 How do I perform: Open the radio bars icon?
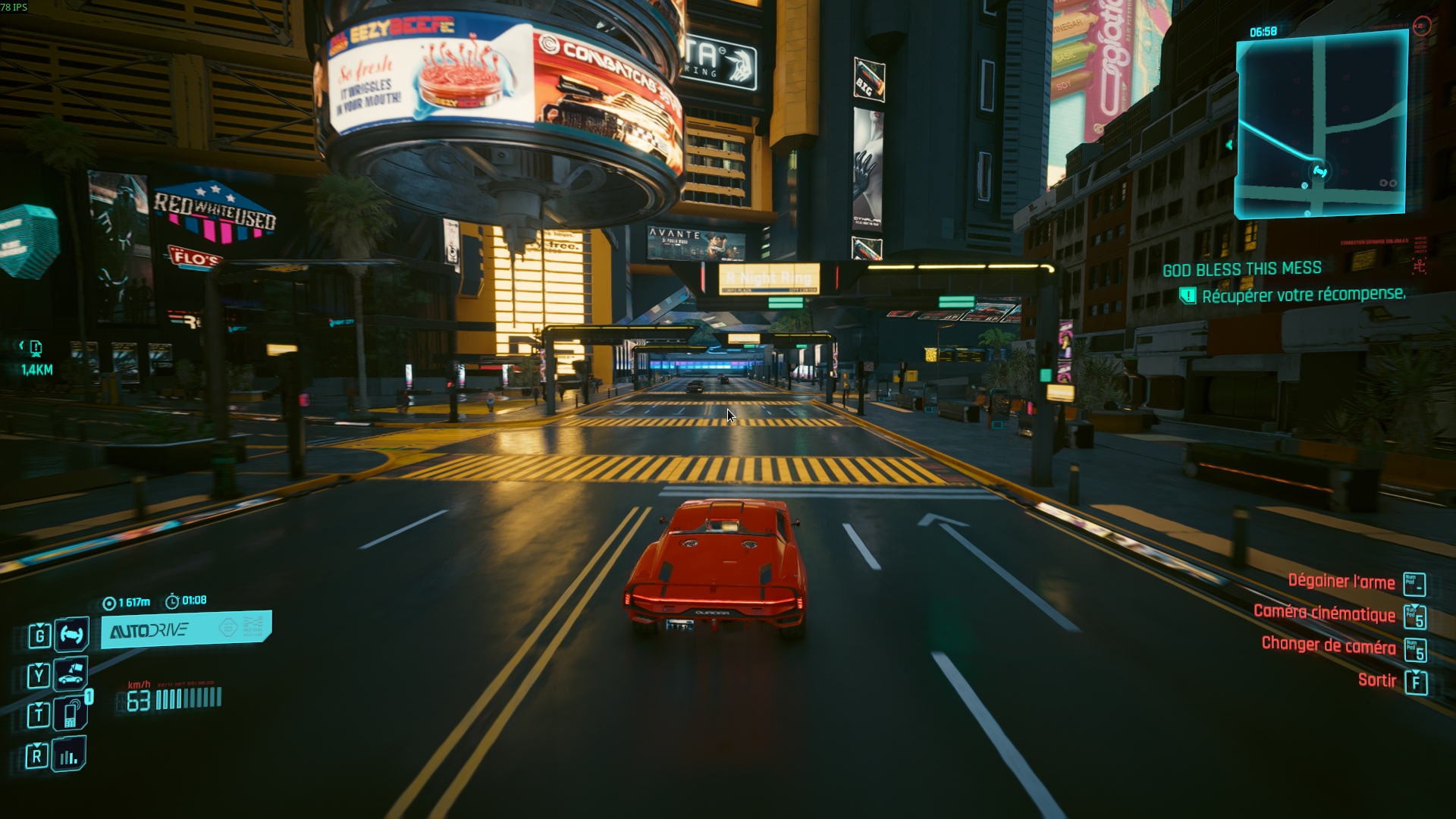pyautogui.click(x=69, y=755)
